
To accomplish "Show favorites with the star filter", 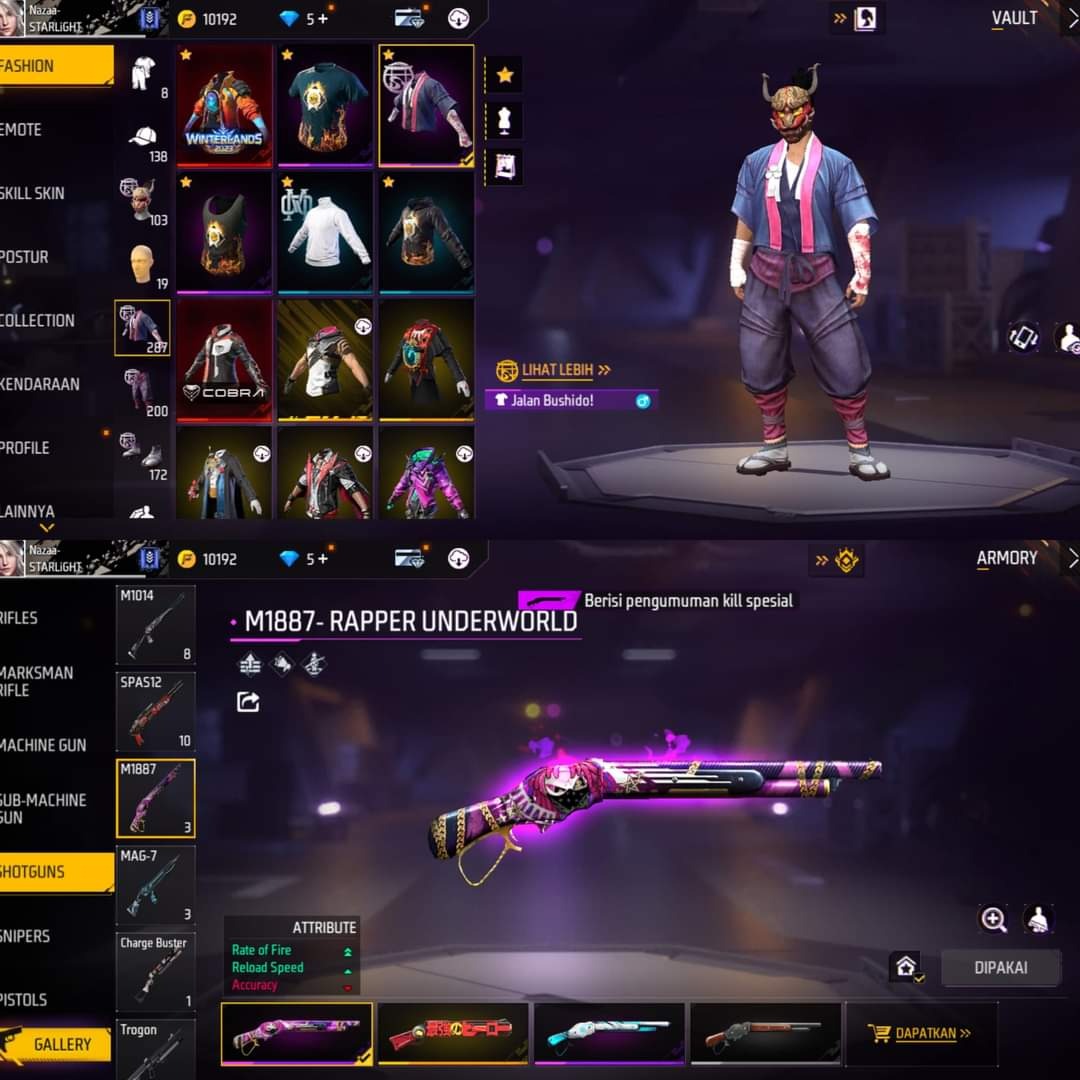I will [x=505, y=75].
